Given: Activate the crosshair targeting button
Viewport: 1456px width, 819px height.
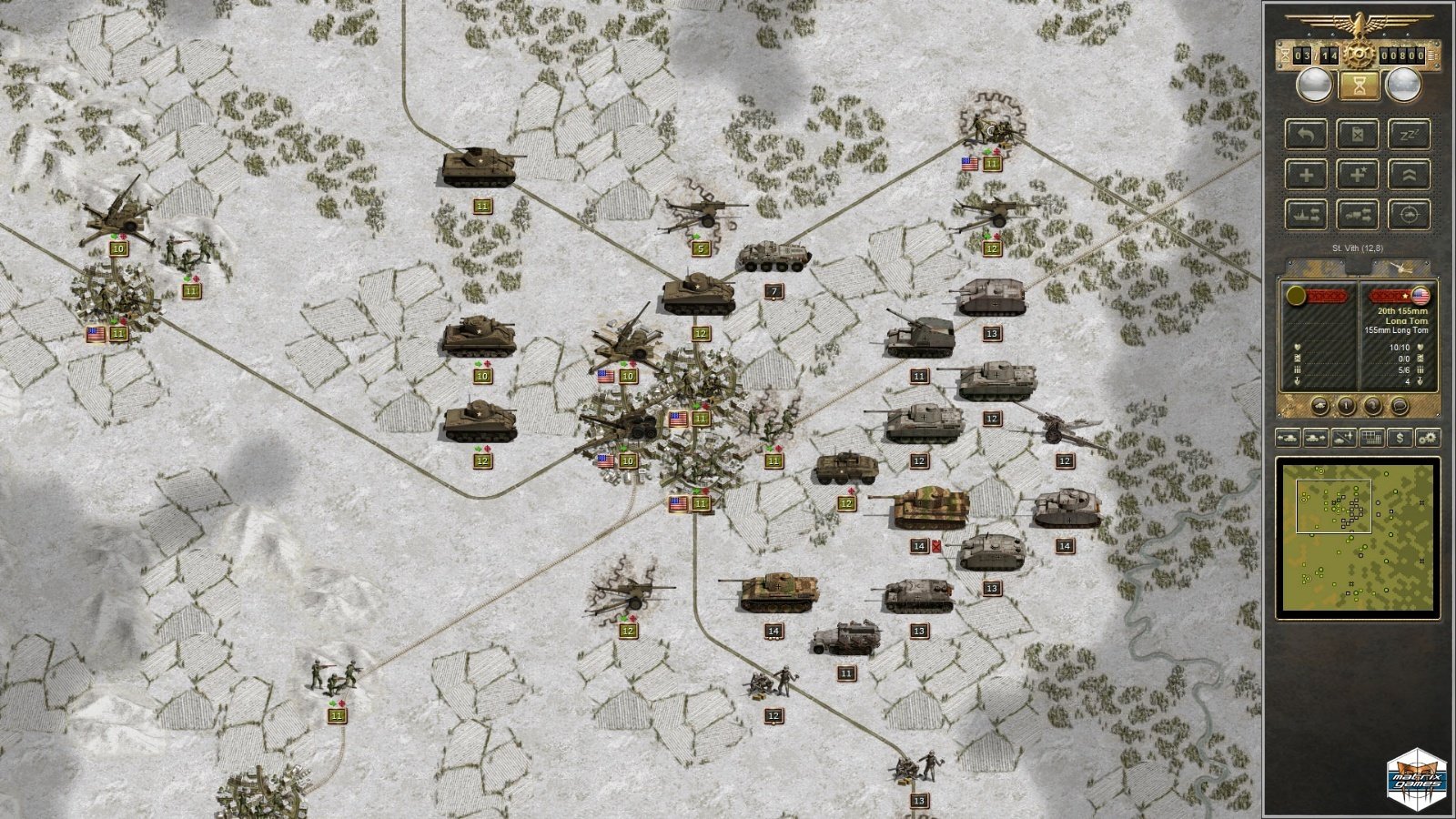Looking at the screenshot, I should click(x=1409, y=215).
